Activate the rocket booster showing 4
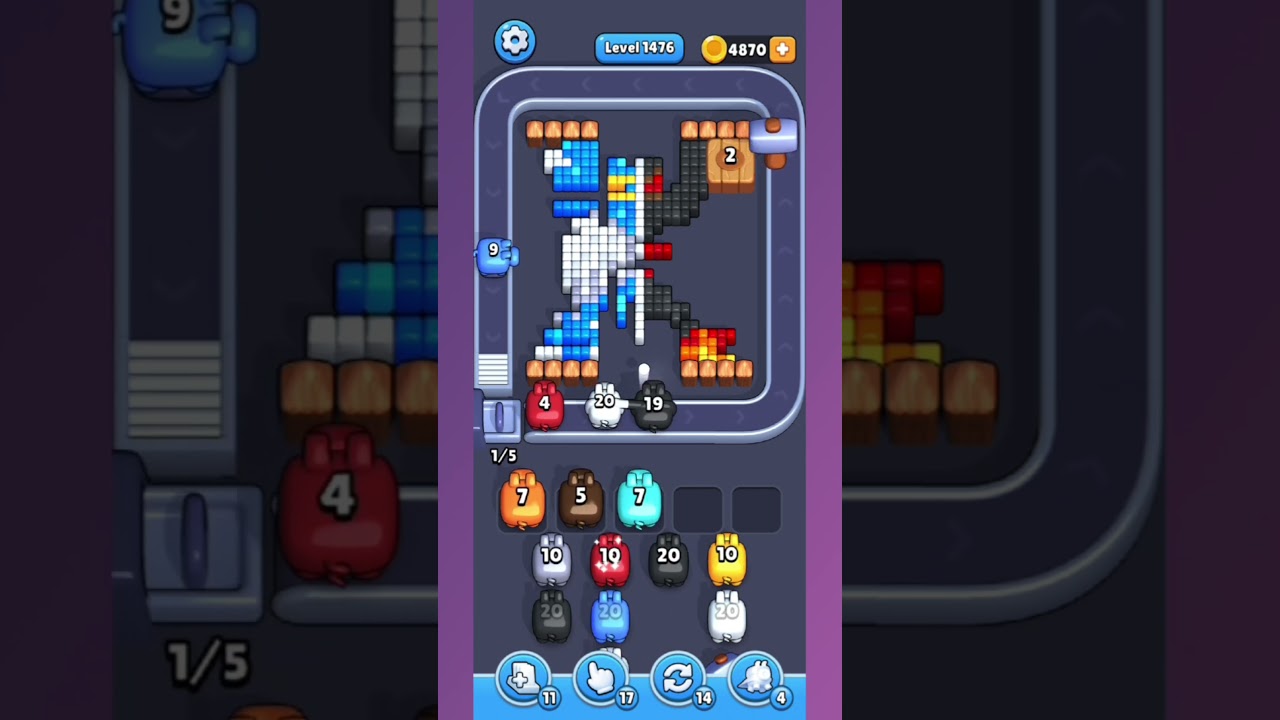Viewport: 1280px width, 720px height. point(755,678)
